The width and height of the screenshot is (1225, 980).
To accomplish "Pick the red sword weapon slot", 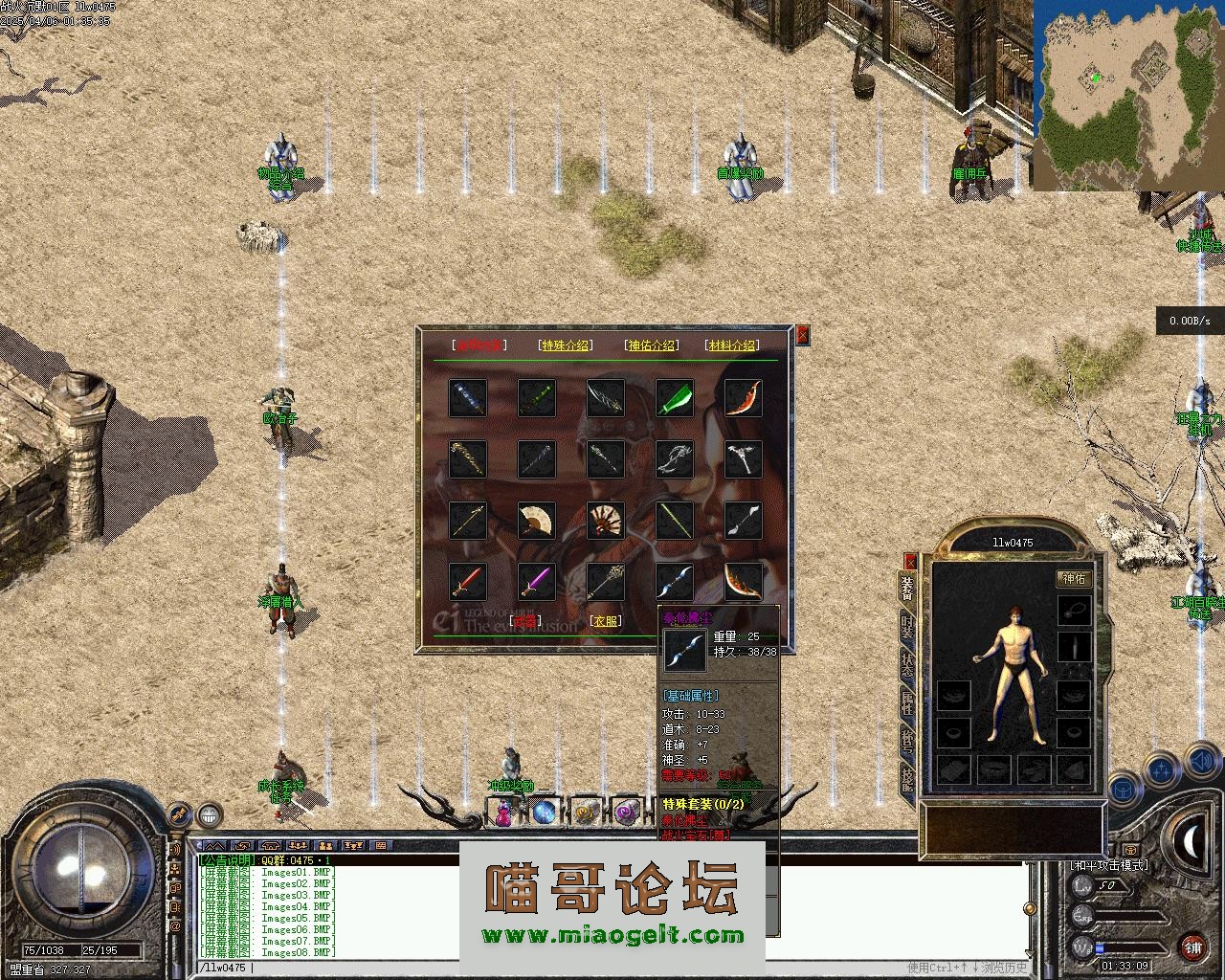I will coord(467,582).
